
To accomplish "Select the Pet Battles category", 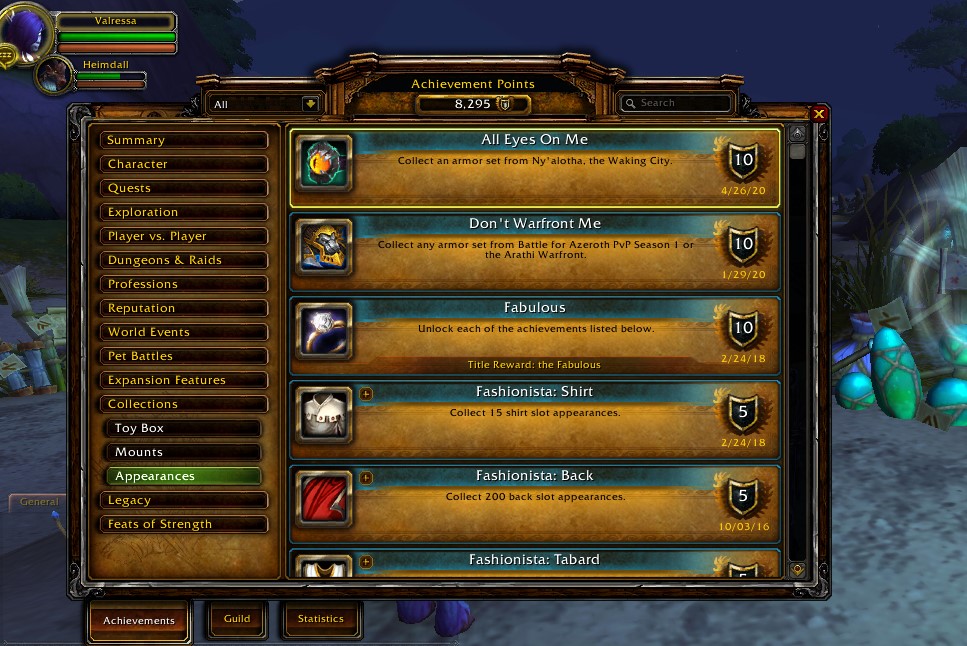I will [183, 356].
